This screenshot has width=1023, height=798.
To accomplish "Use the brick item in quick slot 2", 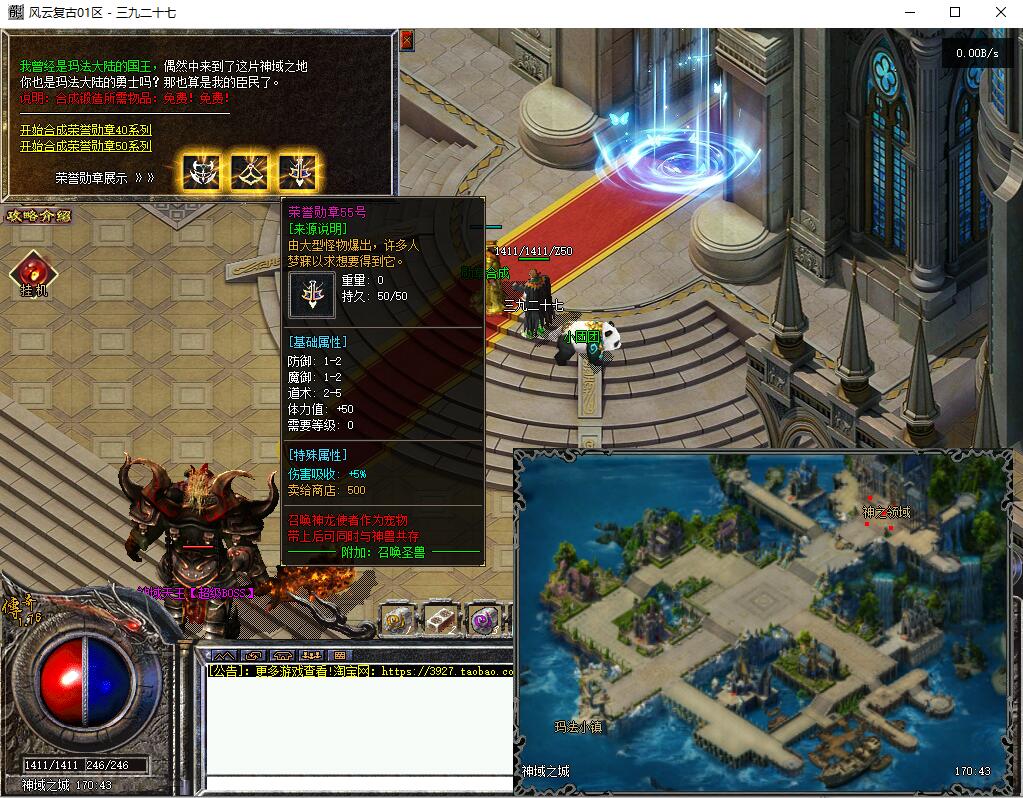I will (x=440, y=620).
